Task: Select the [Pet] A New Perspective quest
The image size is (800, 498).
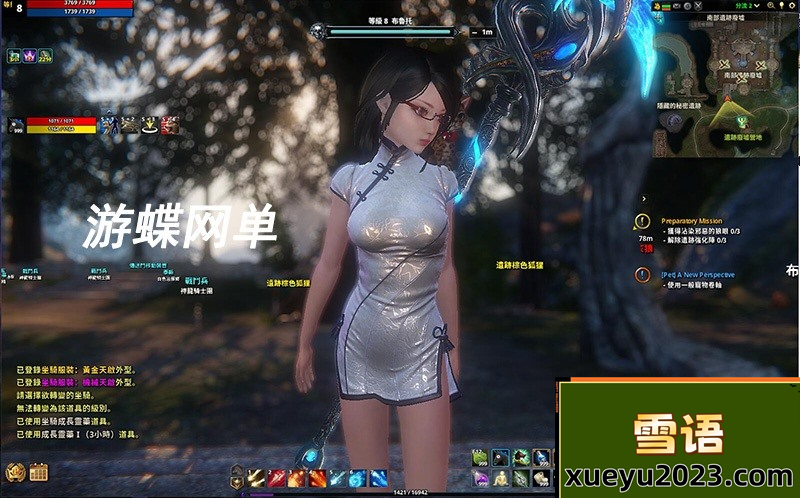Action: point(697,274)
